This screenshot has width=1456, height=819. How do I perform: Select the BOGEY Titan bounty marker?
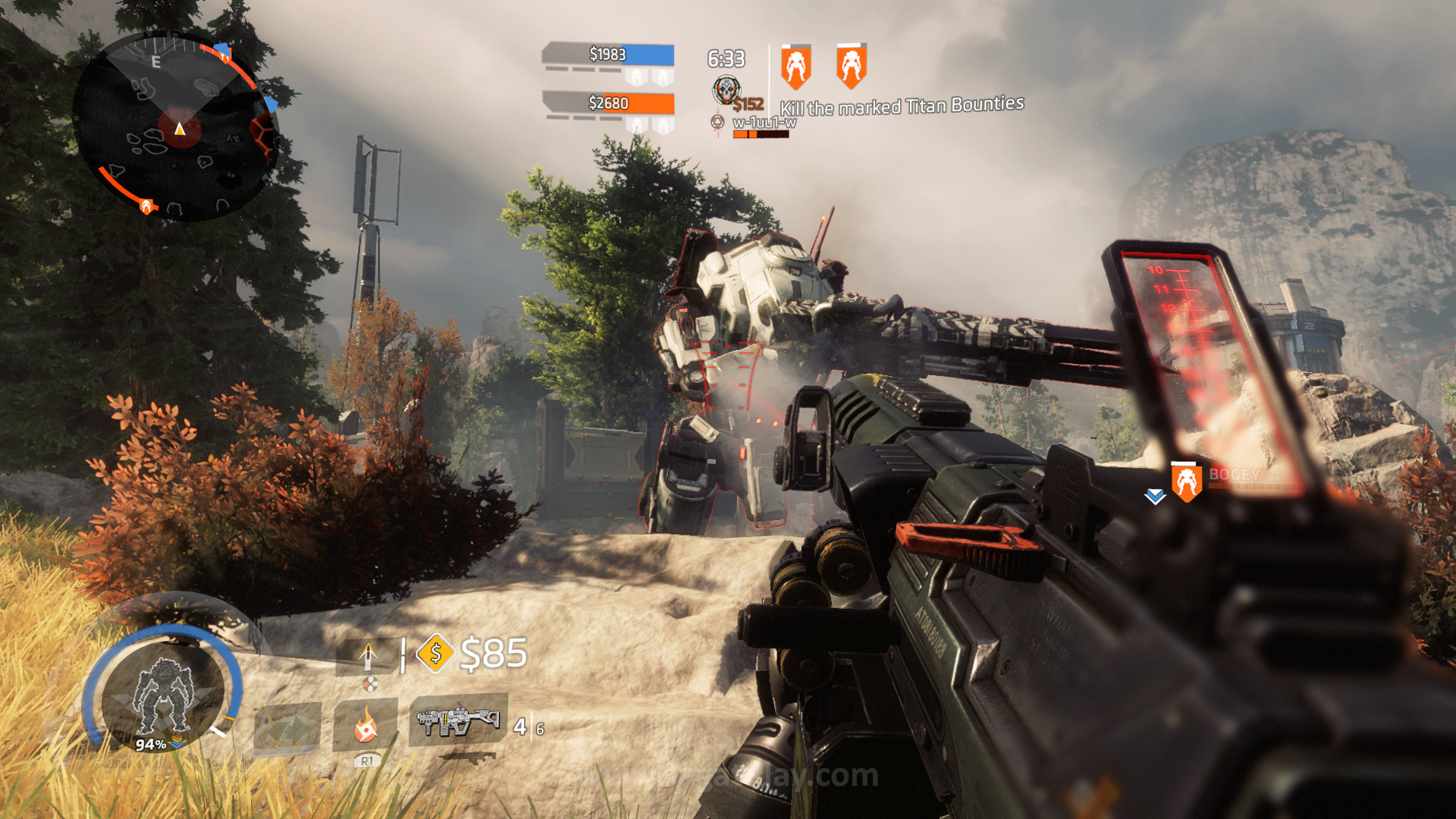tap(1187, 482)
